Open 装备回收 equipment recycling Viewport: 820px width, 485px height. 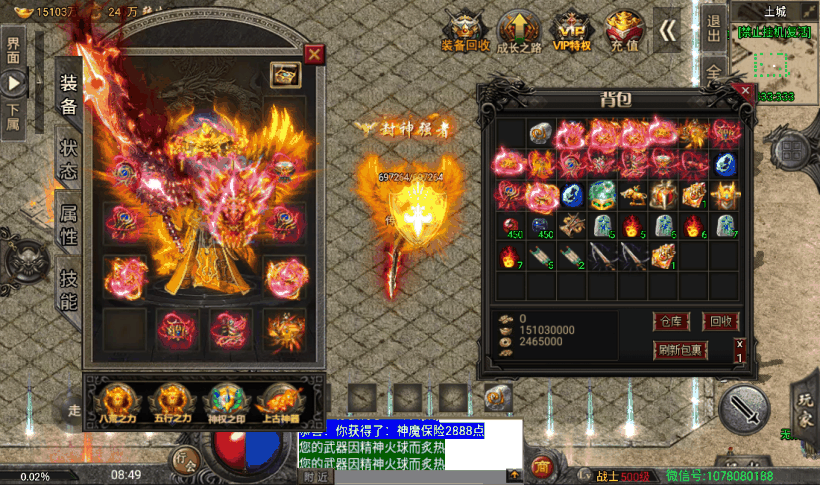[x=465, y=32]
